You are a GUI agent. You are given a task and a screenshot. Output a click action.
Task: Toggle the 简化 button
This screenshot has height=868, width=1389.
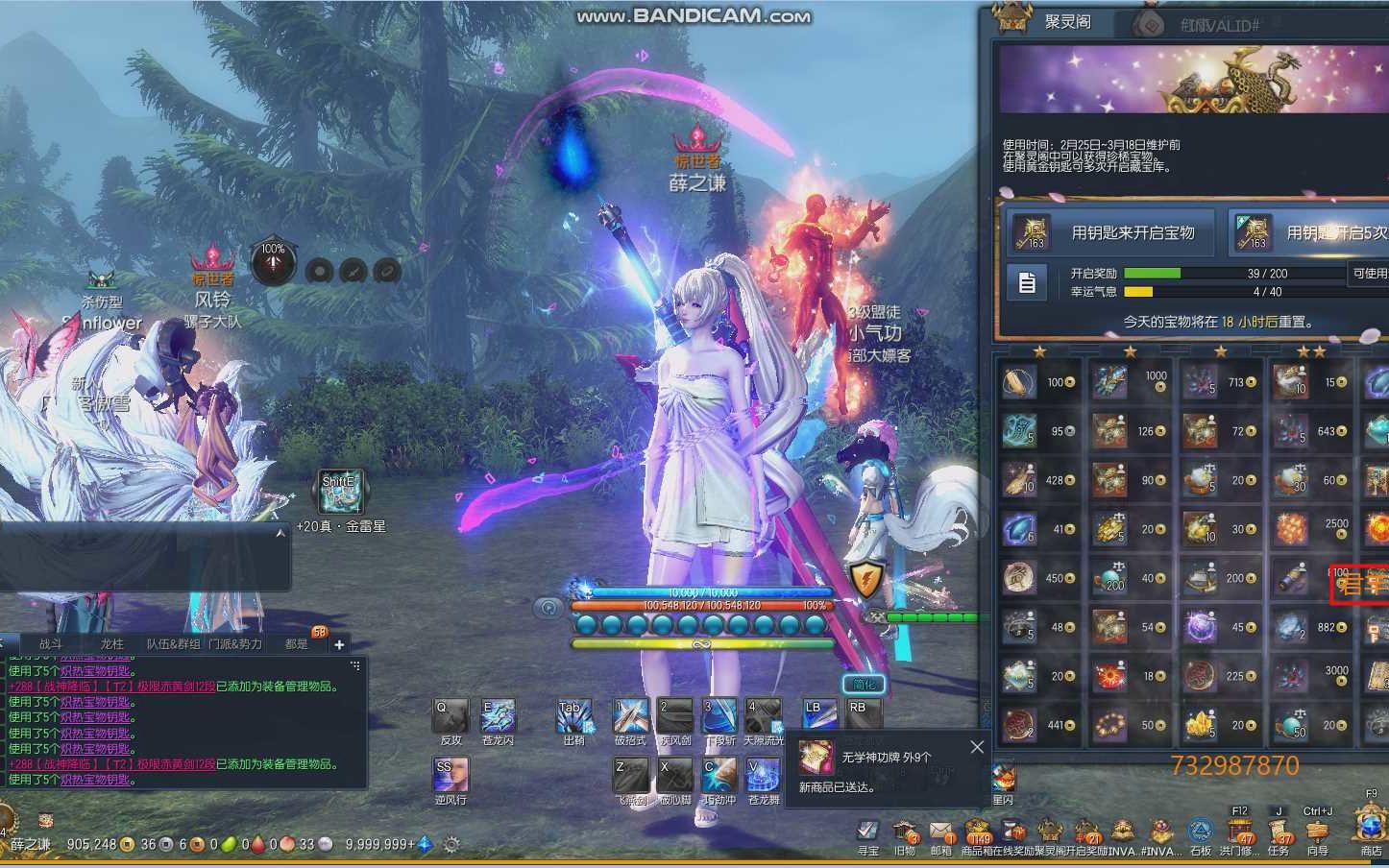(x=864, y=684)
